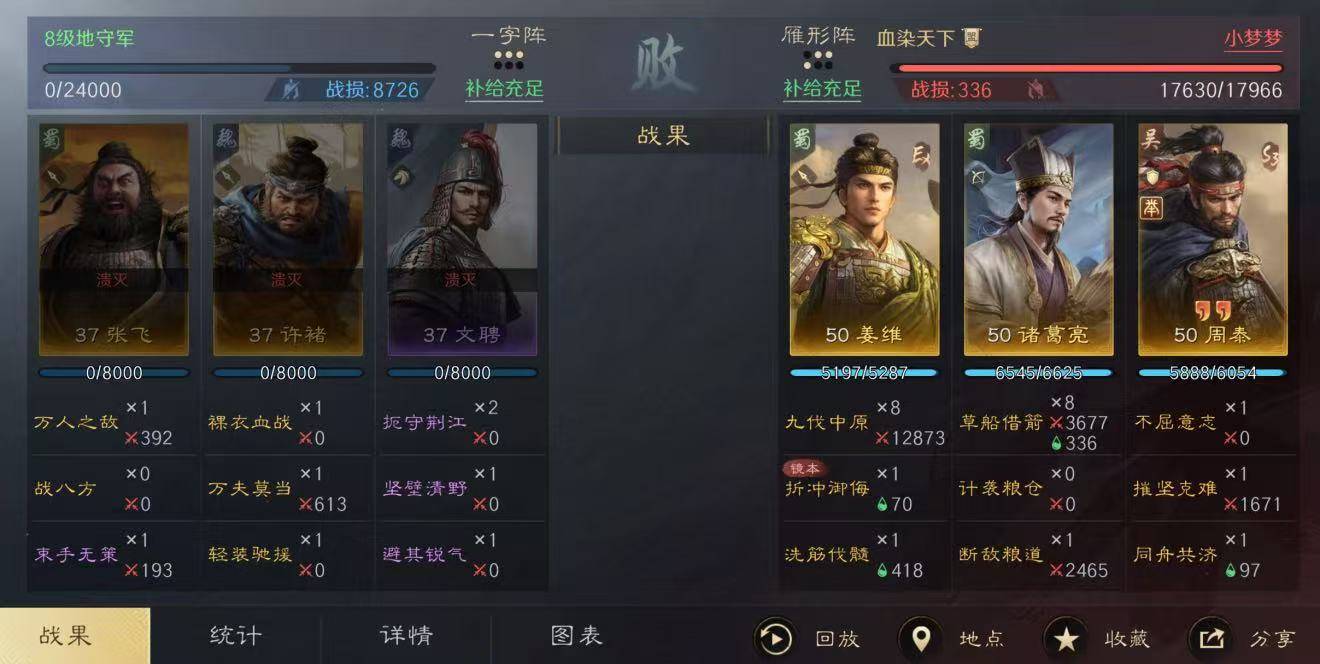Inspect the 雁形阵 formation label

(818, 35)
